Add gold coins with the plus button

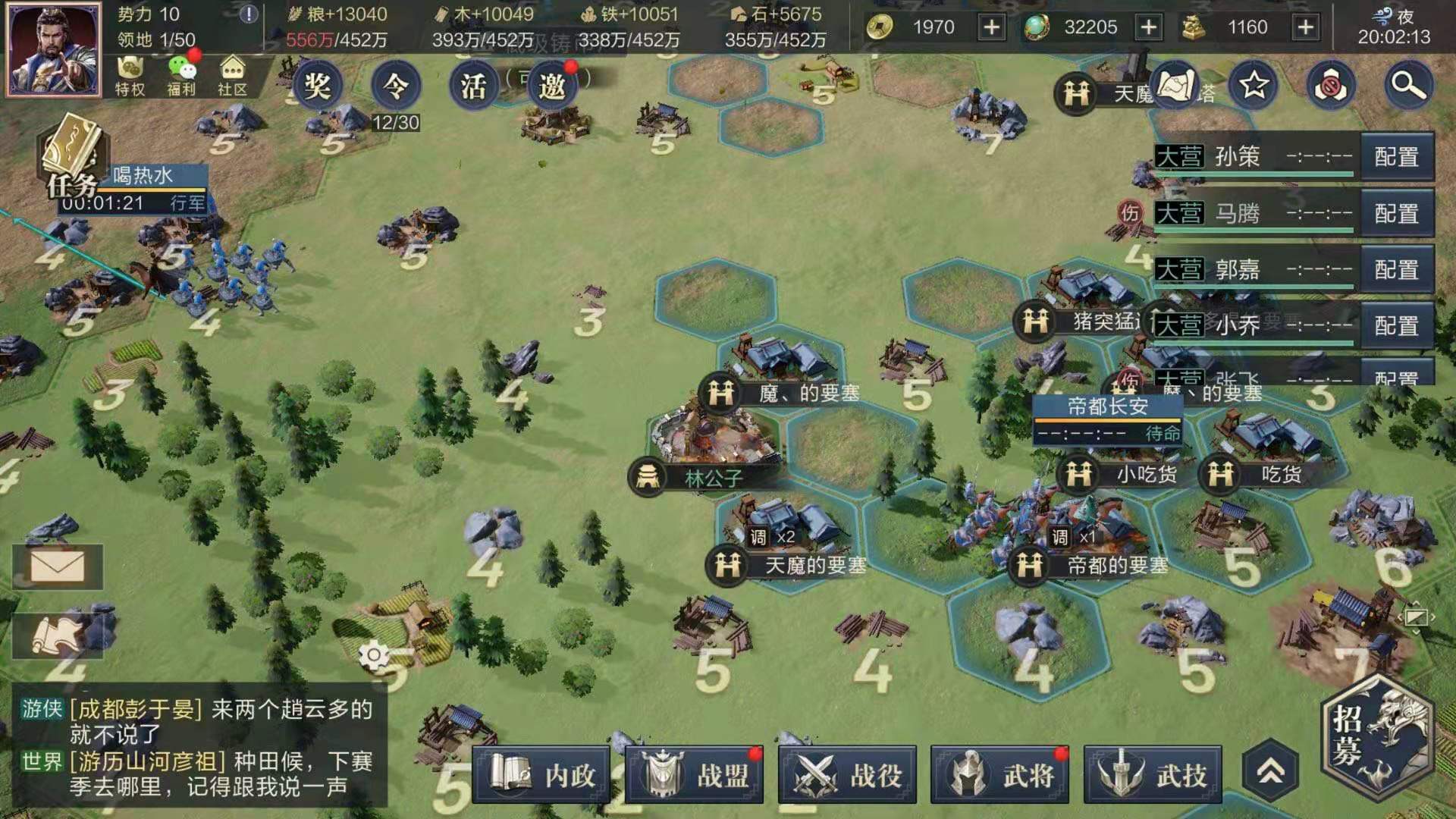pyautogui.click(x=991, y=28)
